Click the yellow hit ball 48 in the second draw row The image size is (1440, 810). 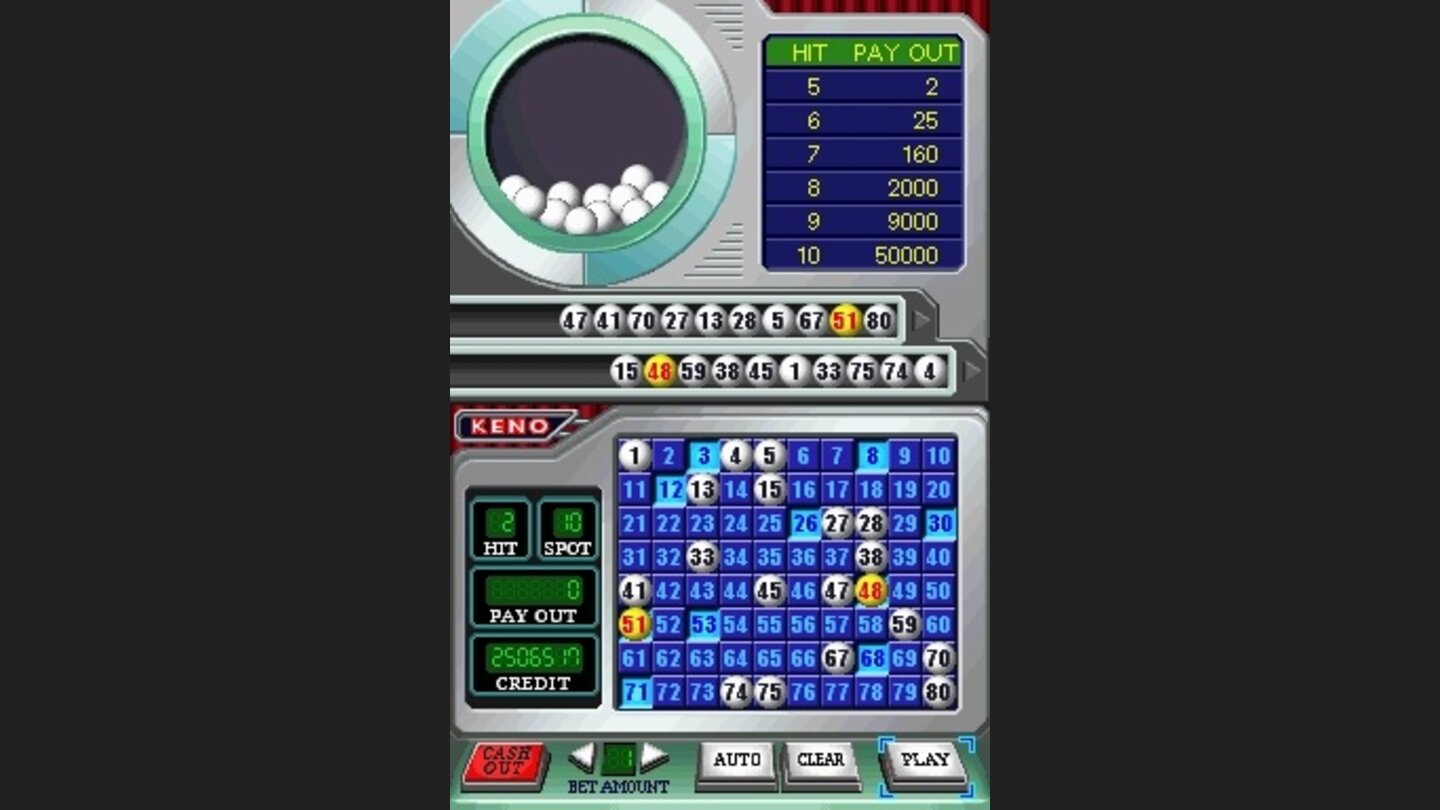pyautogui.click(x=661, y=369)
